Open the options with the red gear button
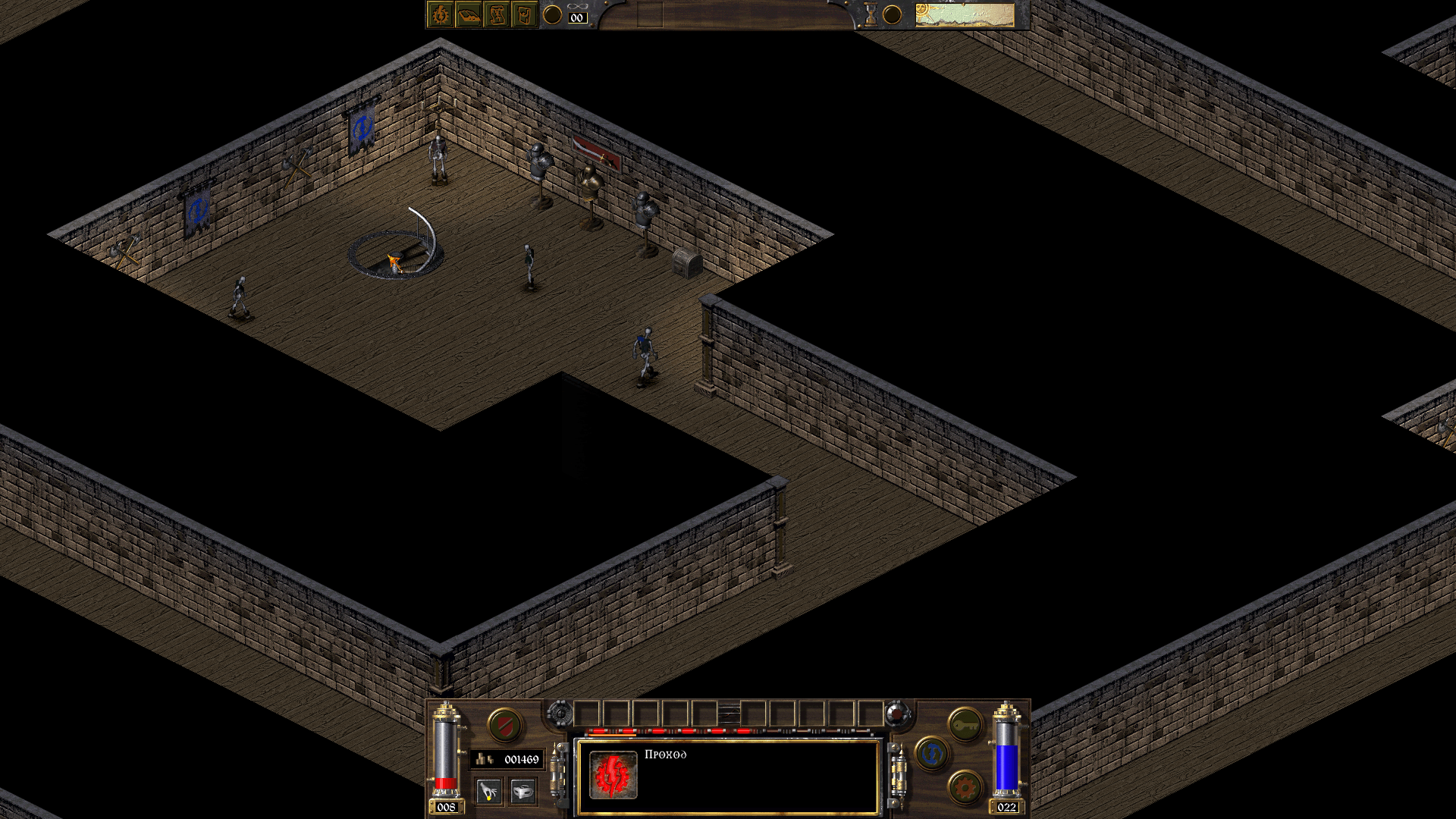 [x=965, y=789]
